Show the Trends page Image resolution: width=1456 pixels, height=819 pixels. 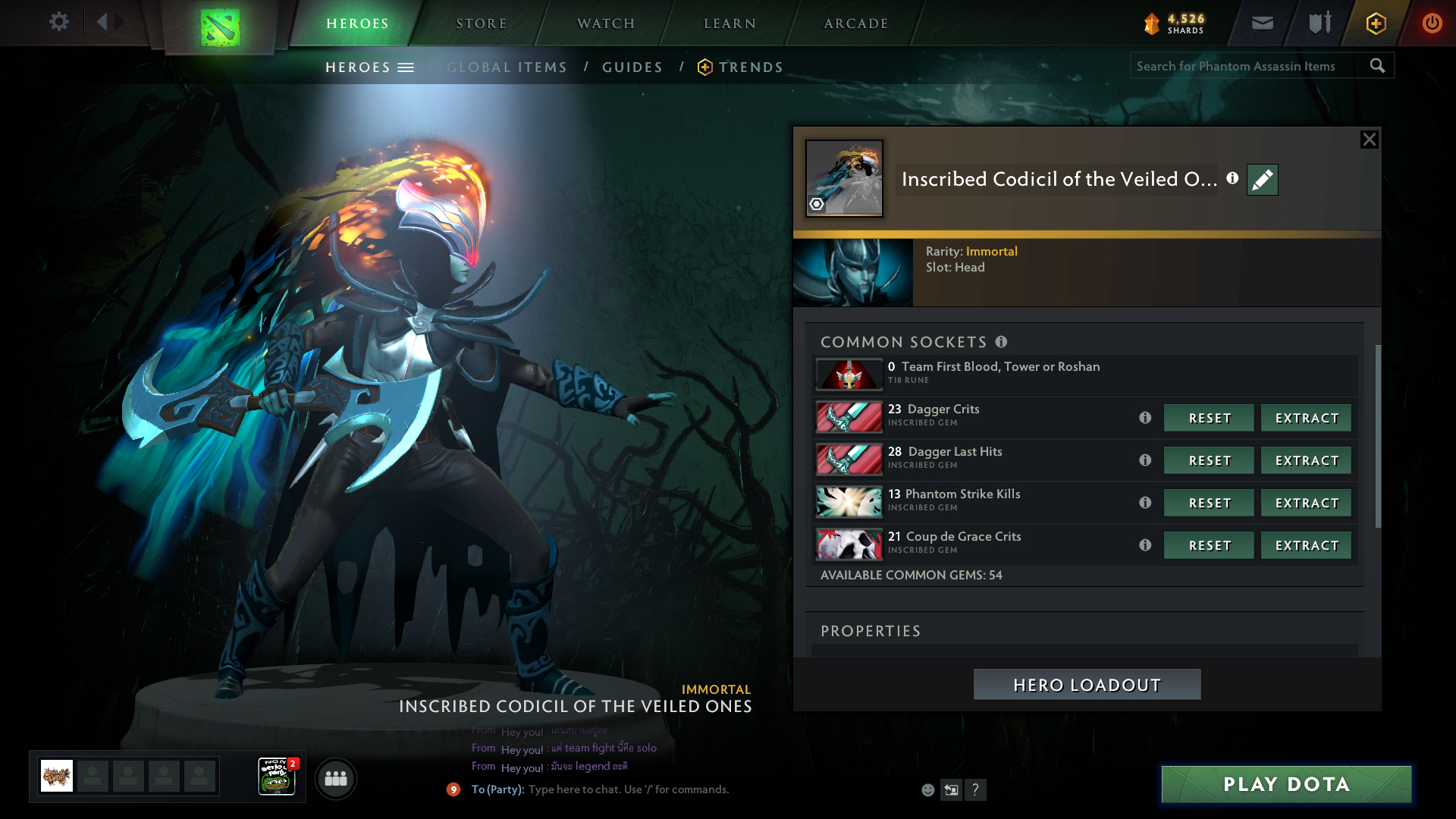pyautogui.click(x=751, y=67)
